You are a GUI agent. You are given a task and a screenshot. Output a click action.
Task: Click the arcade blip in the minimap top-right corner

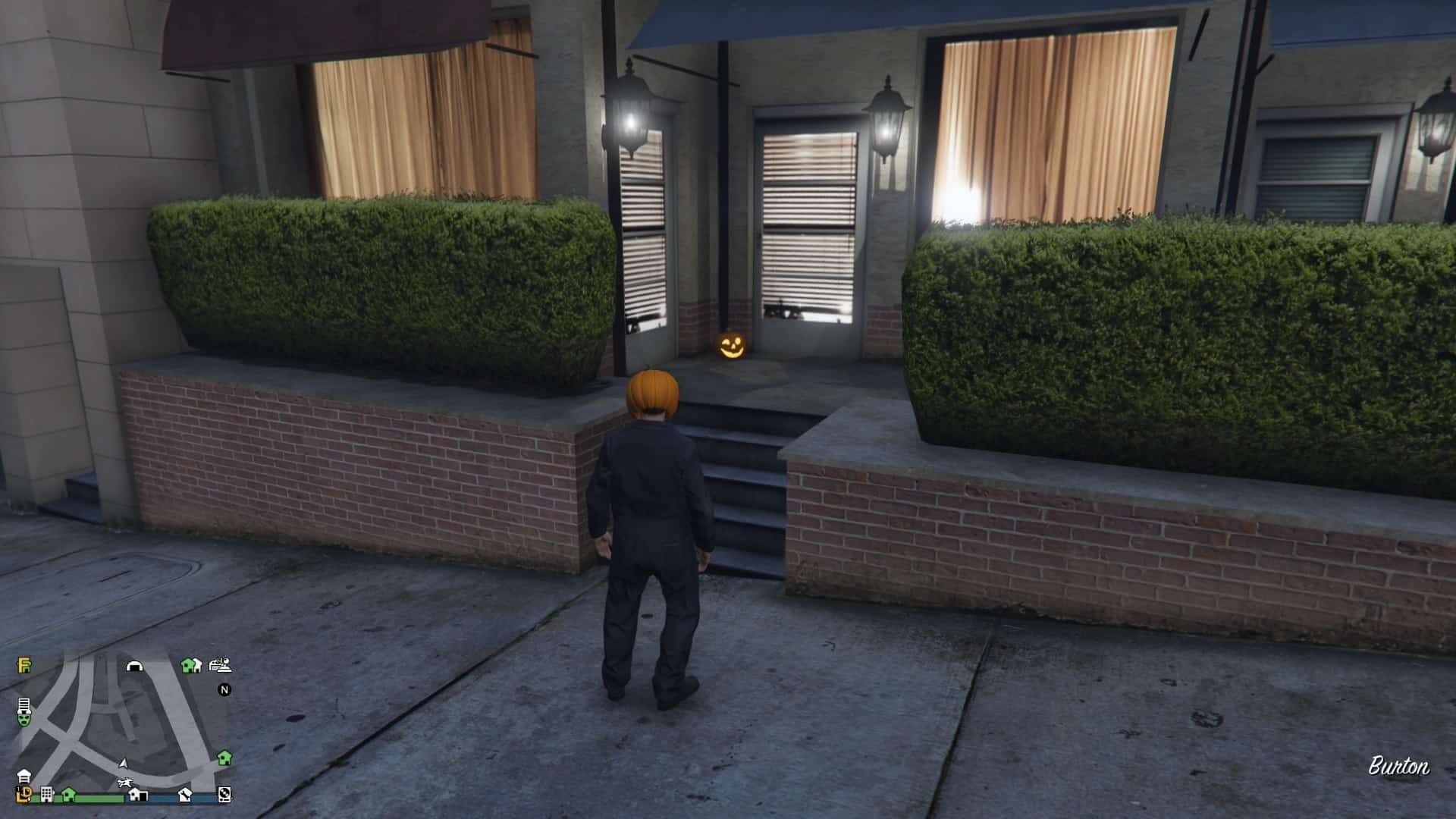(x=219, y=666)
